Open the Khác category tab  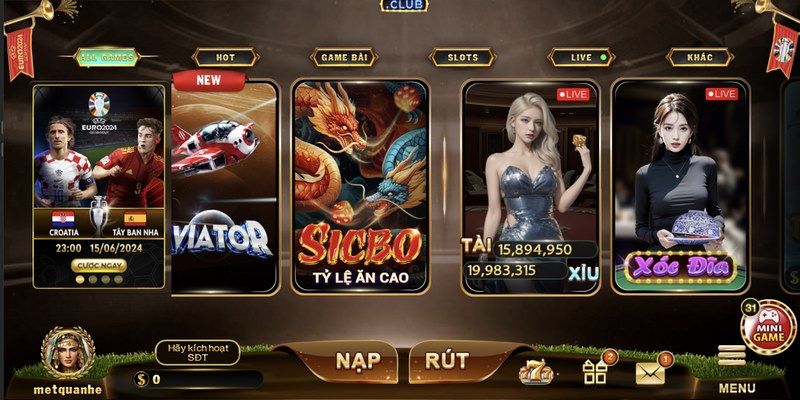(x=700, y=58)
